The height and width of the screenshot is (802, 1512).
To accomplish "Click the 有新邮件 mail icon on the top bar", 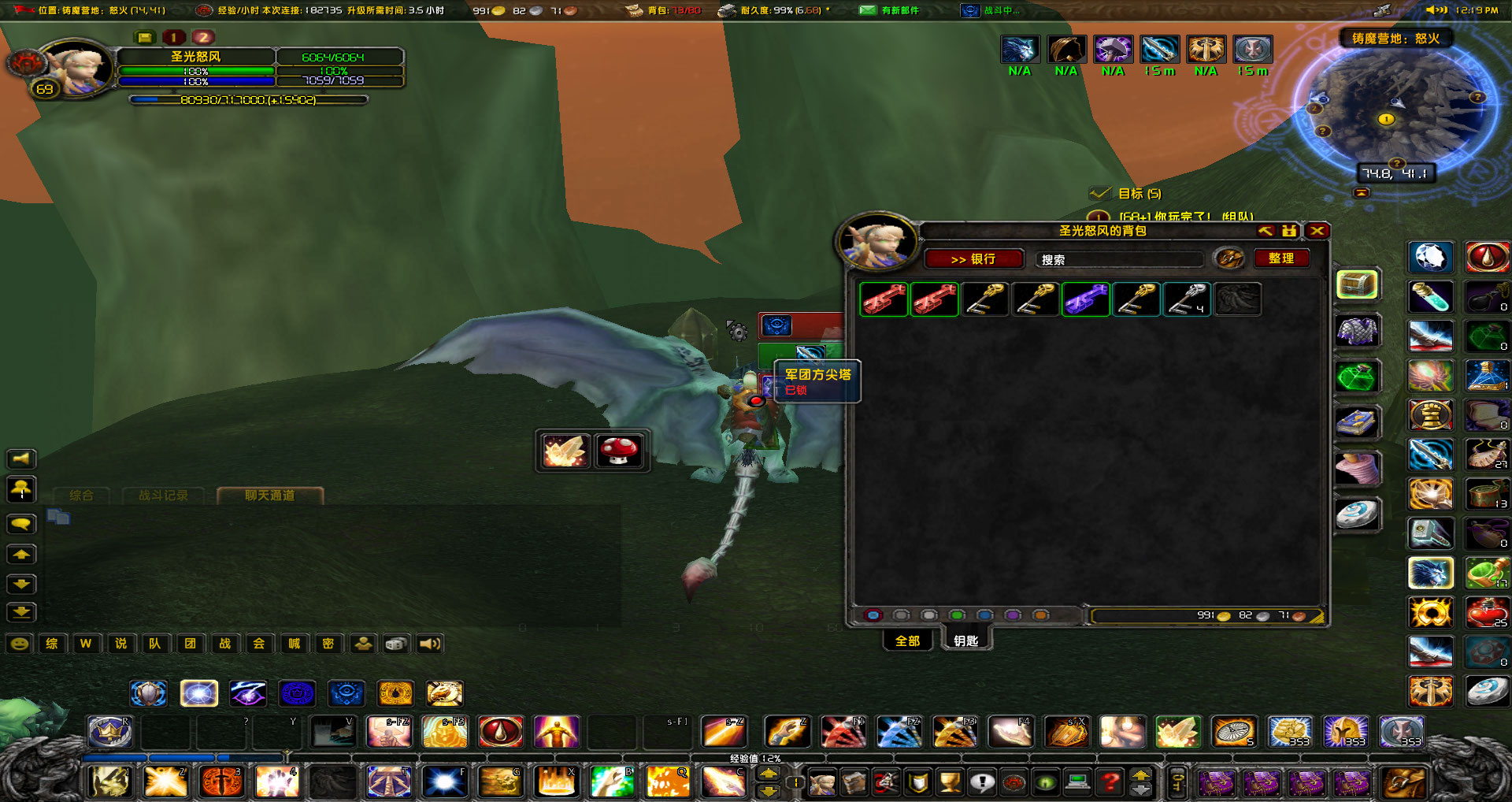I will point(868,11).
